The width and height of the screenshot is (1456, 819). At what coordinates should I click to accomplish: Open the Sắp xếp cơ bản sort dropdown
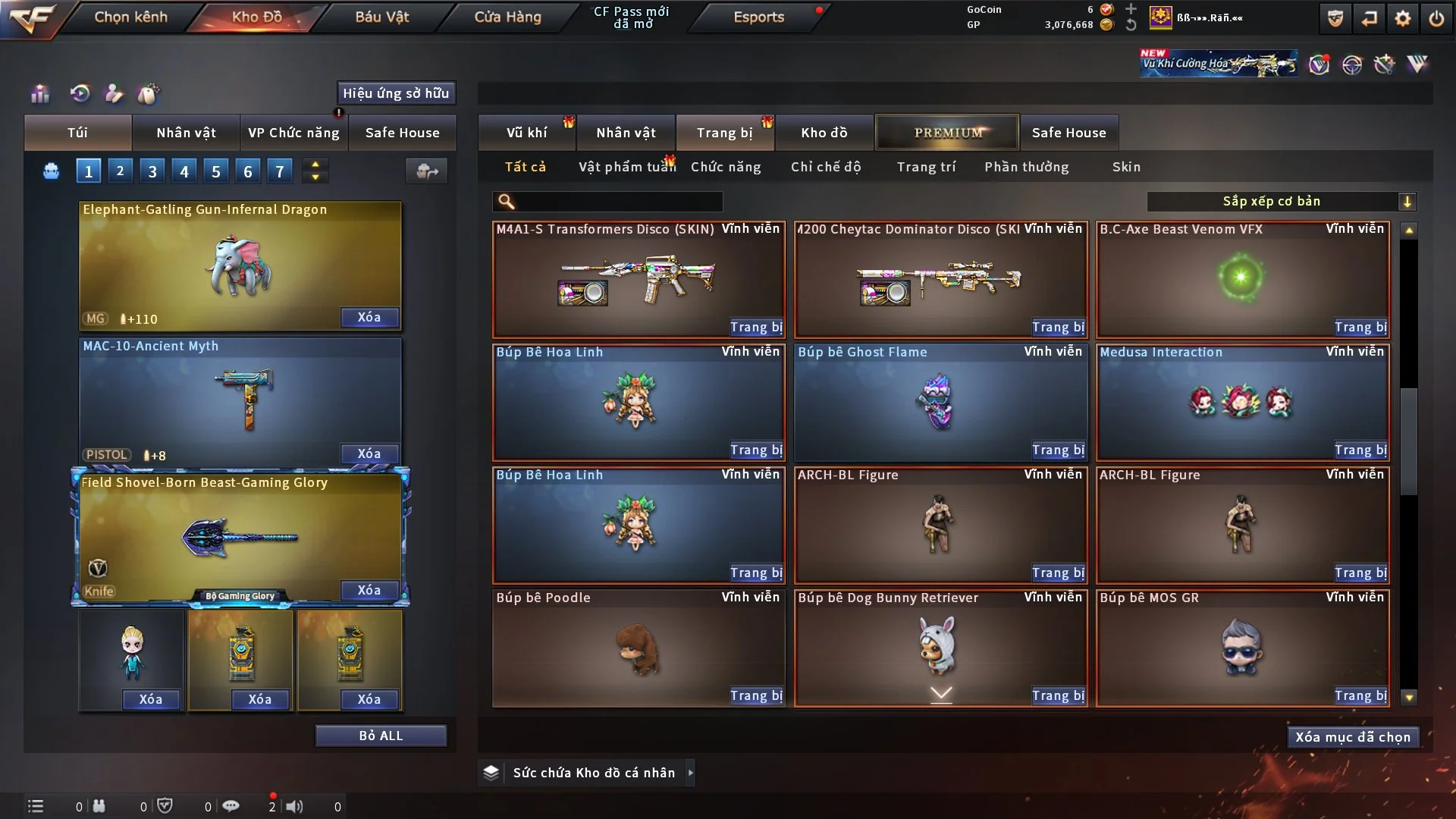(1281, 201)
